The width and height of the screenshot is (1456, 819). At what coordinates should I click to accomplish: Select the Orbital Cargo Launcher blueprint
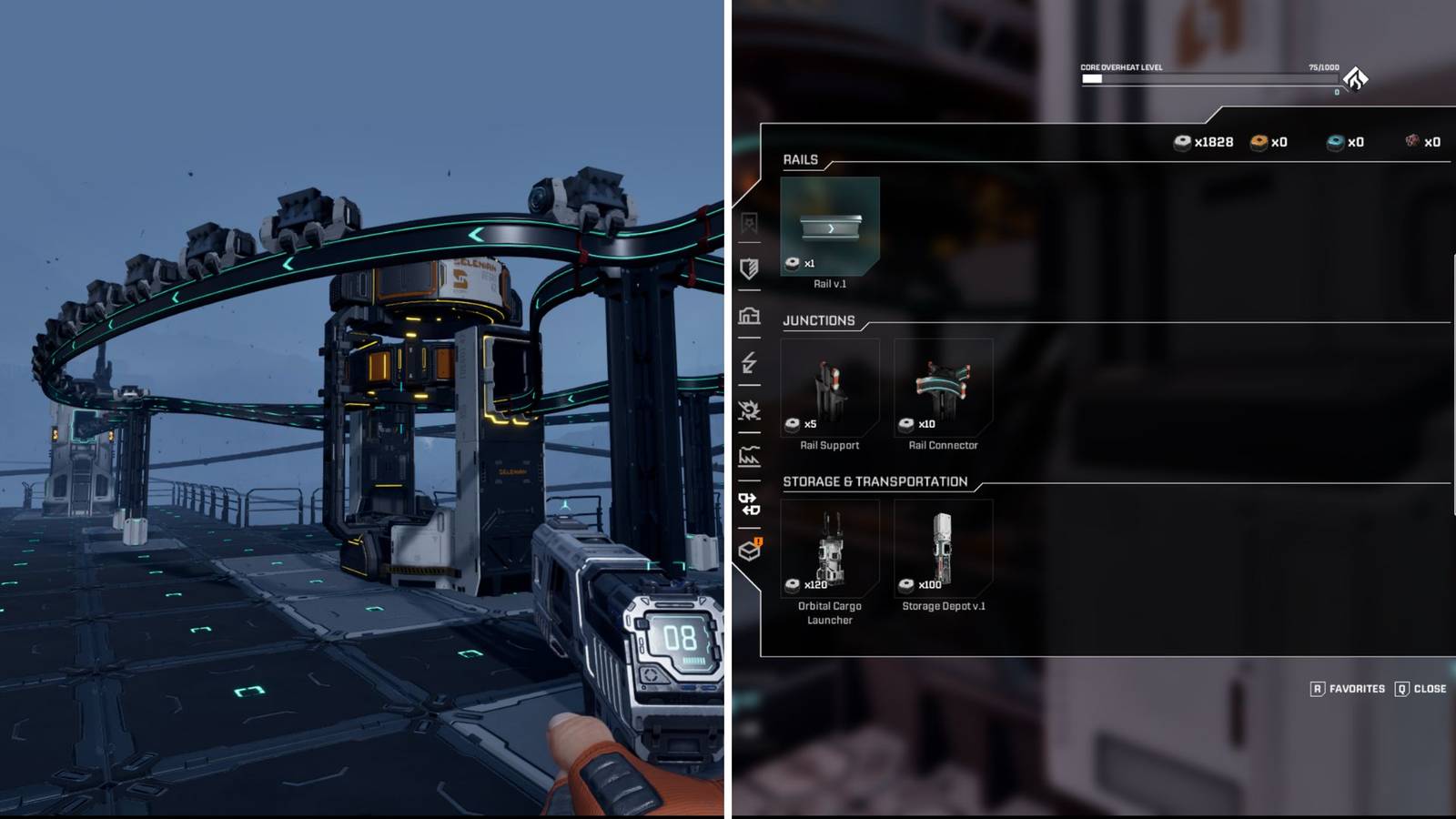(830, 547)
